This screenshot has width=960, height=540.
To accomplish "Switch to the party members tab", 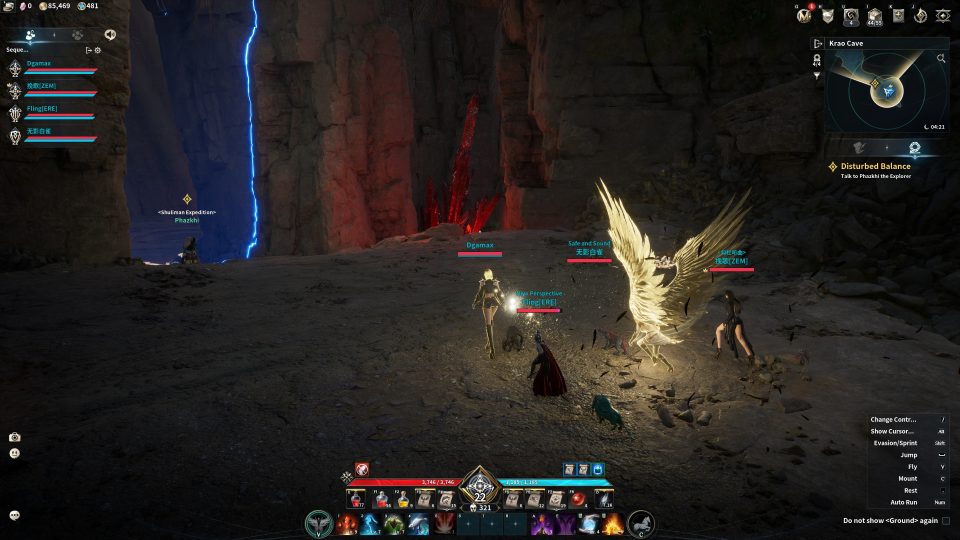I will [x=31, y=33].
